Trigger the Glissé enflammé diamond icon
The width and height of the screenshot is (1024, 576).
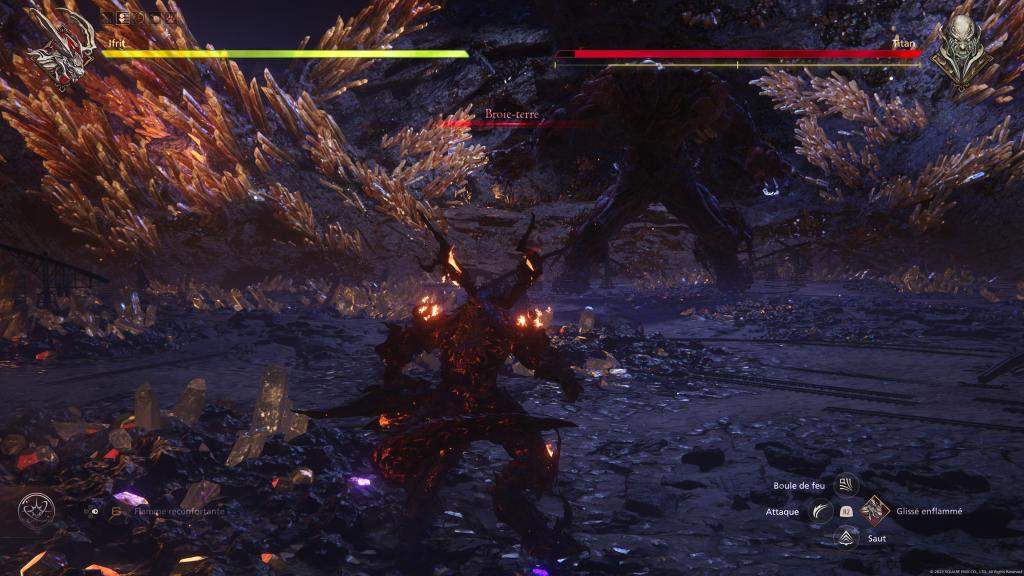(x=874, y=511)
